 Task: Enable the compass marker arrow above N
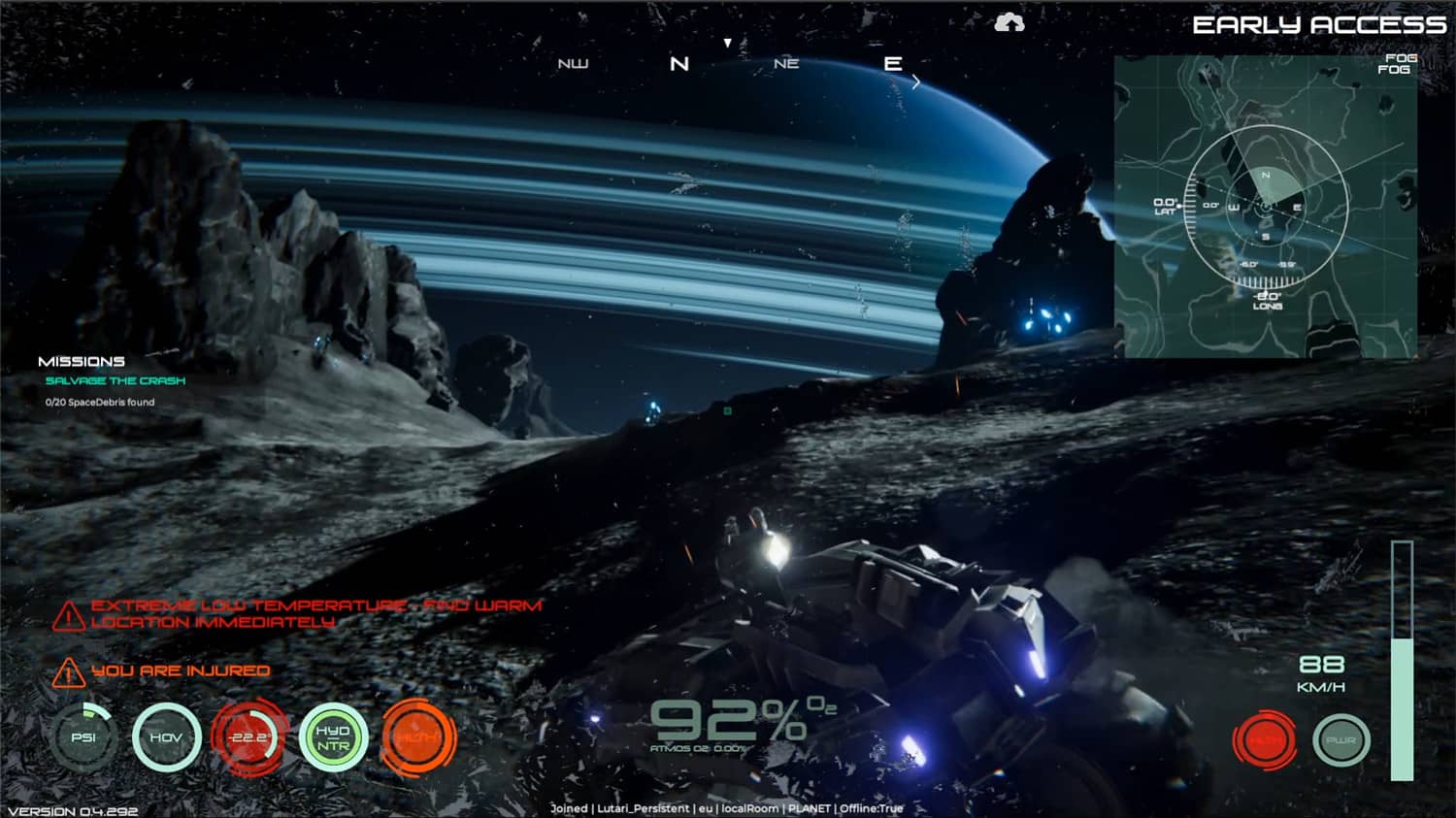(727, 41)
